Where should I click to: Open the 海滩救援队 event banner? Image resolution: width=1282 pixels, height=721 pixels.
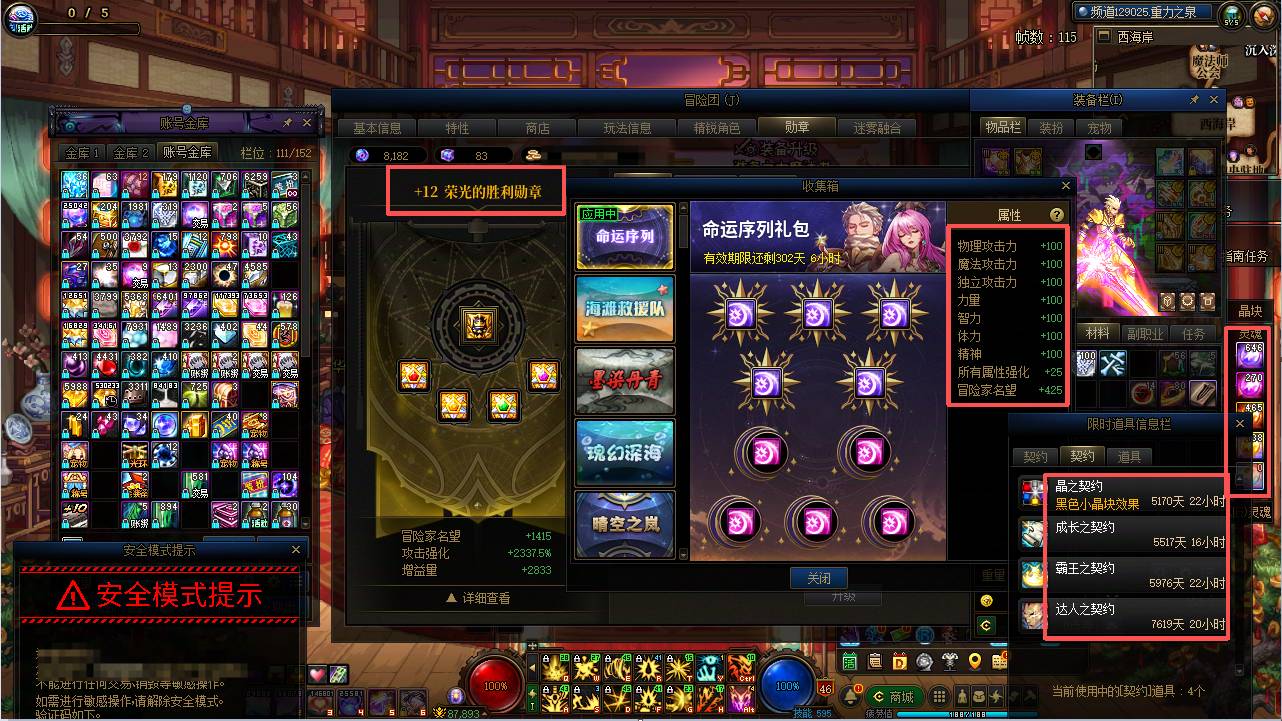pos(624,308)
